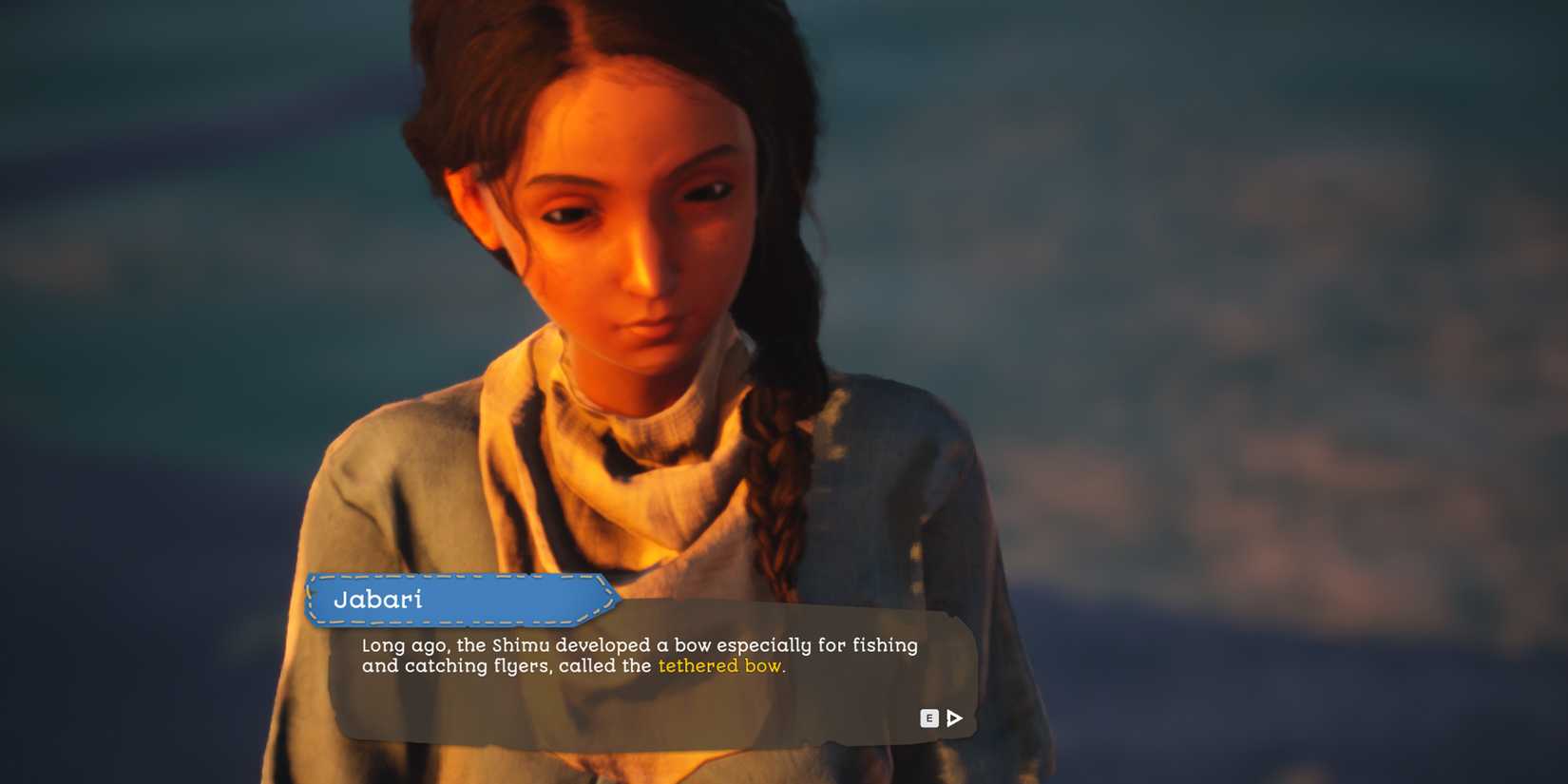Select the play-style arrow beside the E prompt

click(x=953, y=718)
